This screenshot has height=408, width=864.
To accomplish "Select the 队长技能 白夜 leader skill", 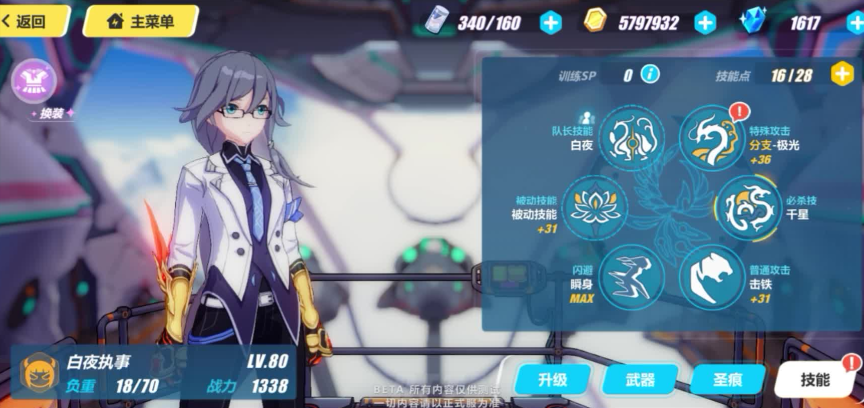I will click(x=632, y=138).
